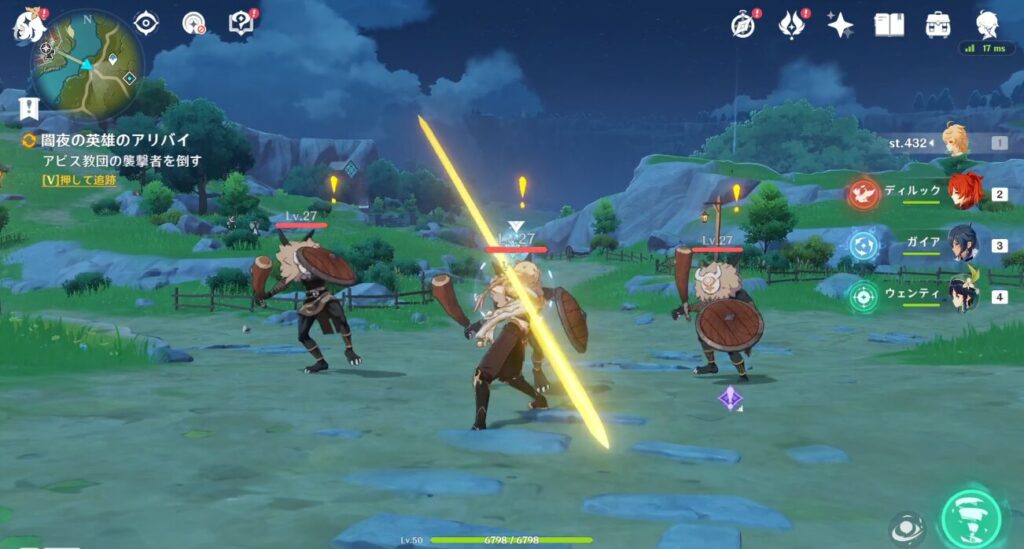Open the Paimon main menu
The image size is (1024, 549).
point(28,26)
